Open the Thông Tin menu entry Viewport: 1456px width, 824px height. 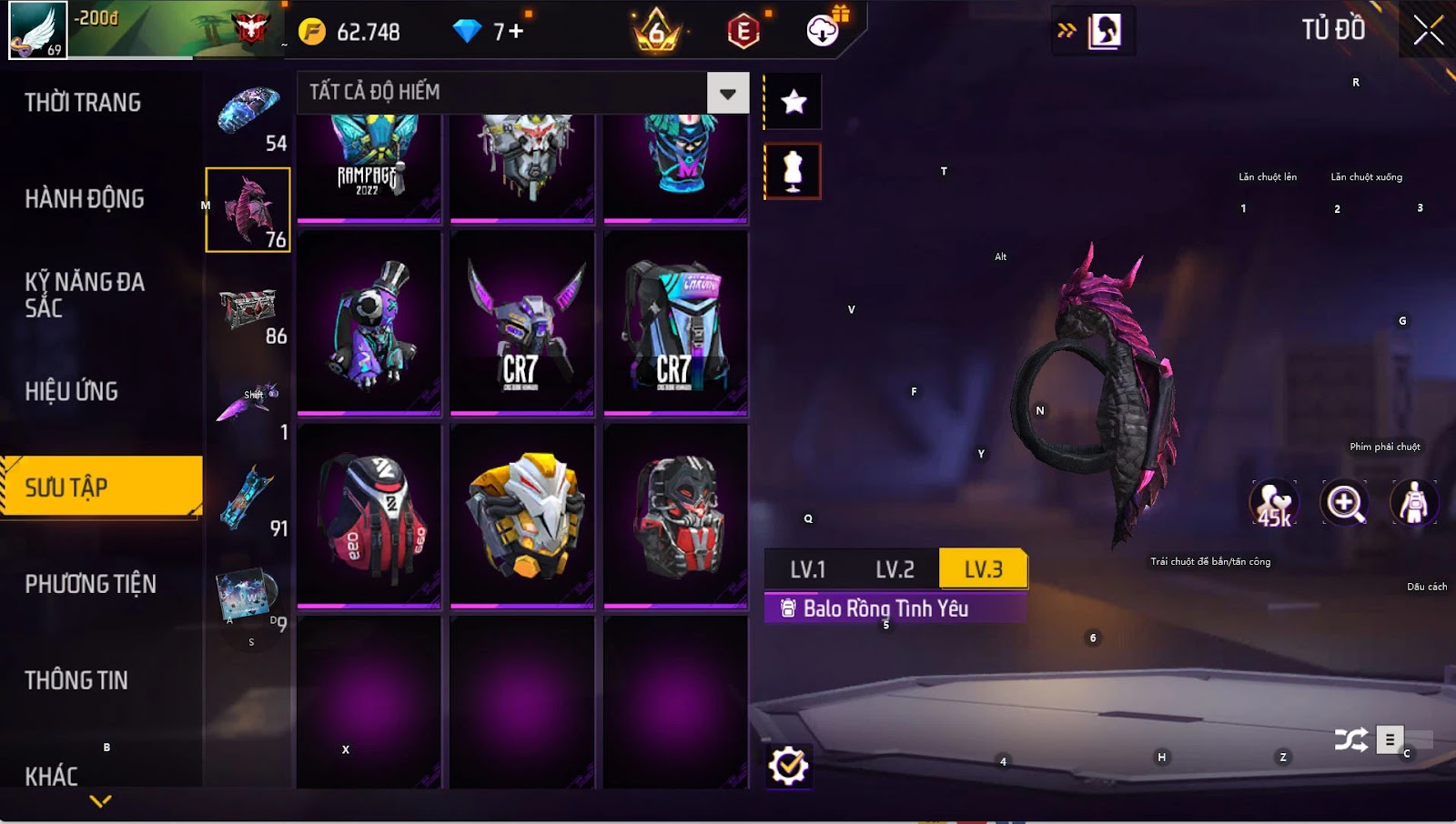(76, 680)
